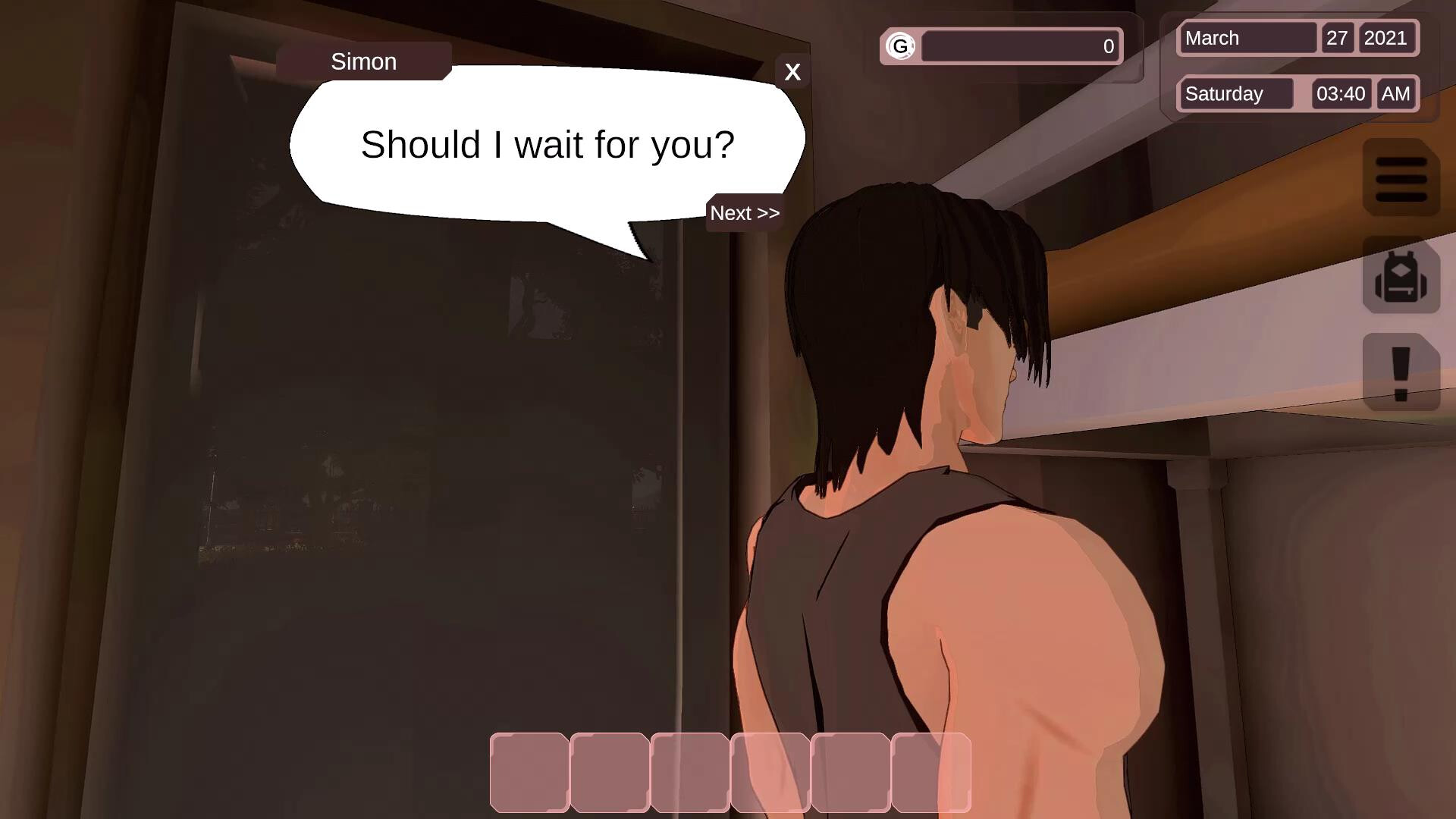Click the AM indicator field
The image size is (1456, 819).
click(x=1395, y=93)
